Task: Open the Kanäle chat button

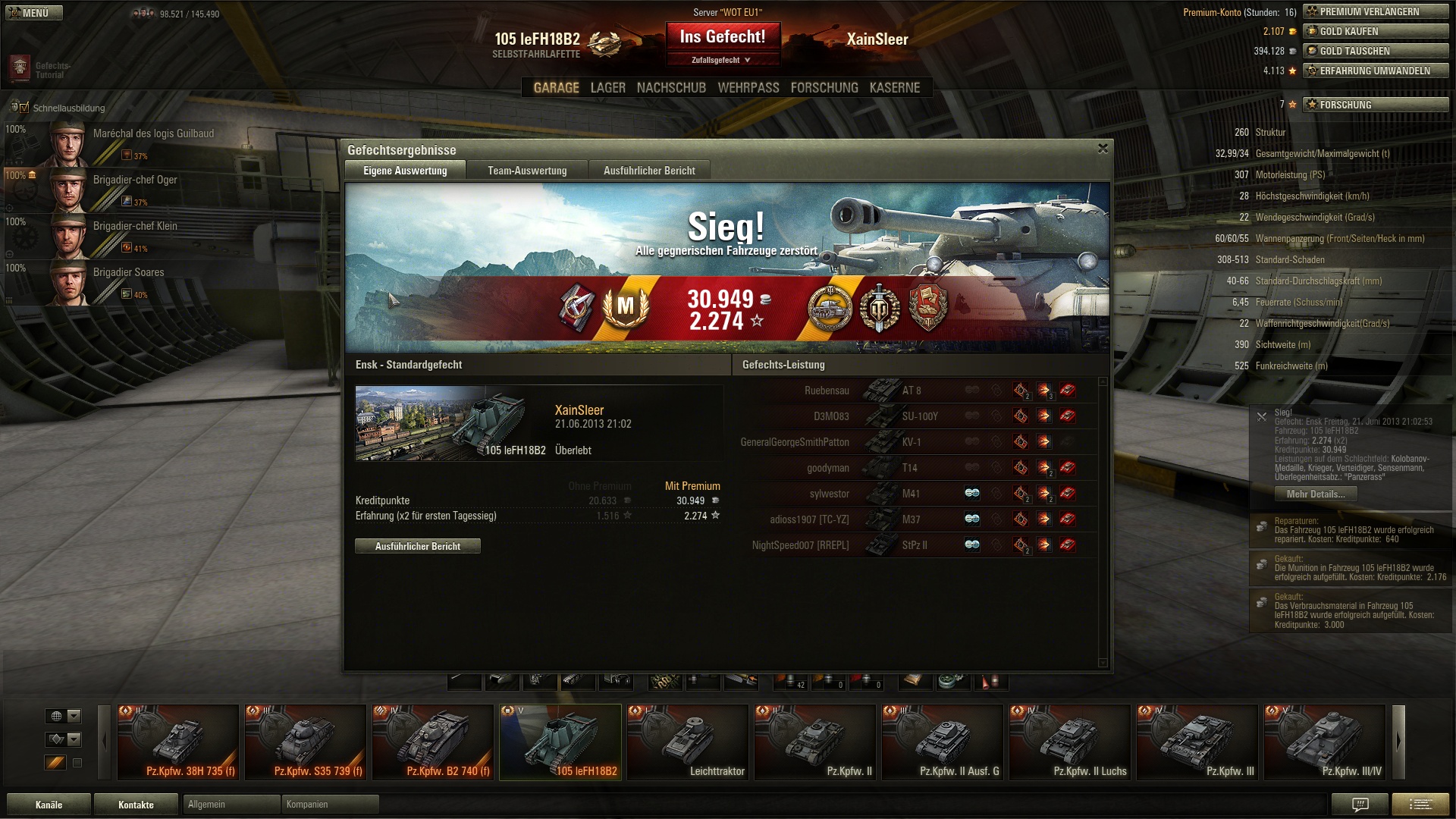Action: 49,805
